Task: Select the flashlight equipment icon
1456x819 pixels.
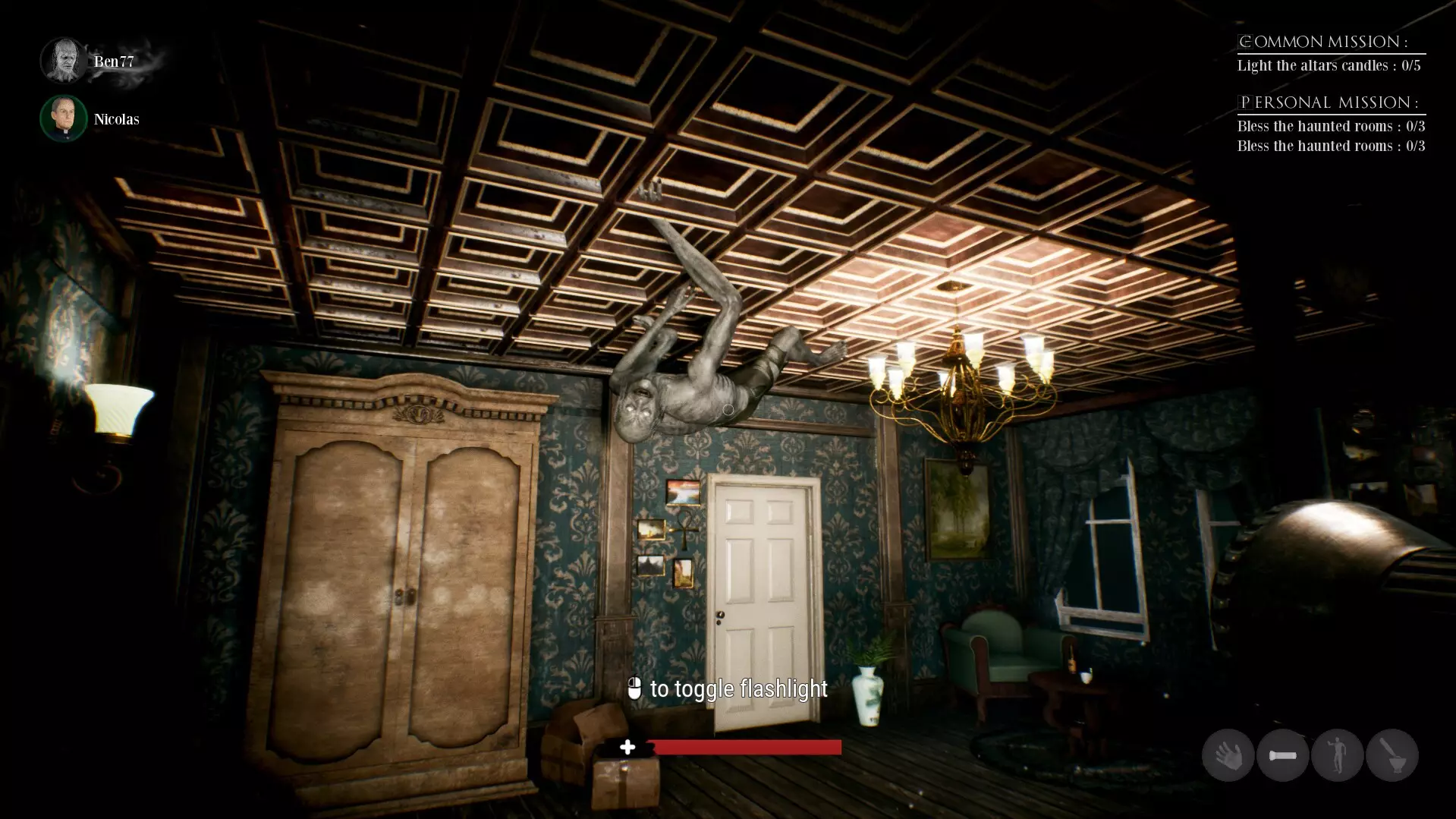Action: pos(1283,755)
